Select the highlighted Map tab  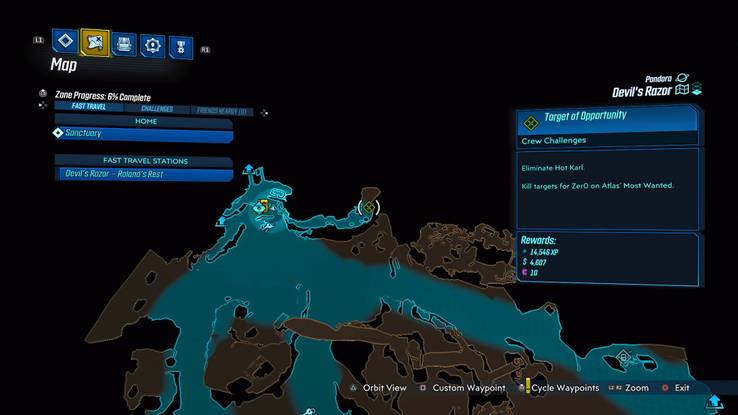[x=95, y=43]
